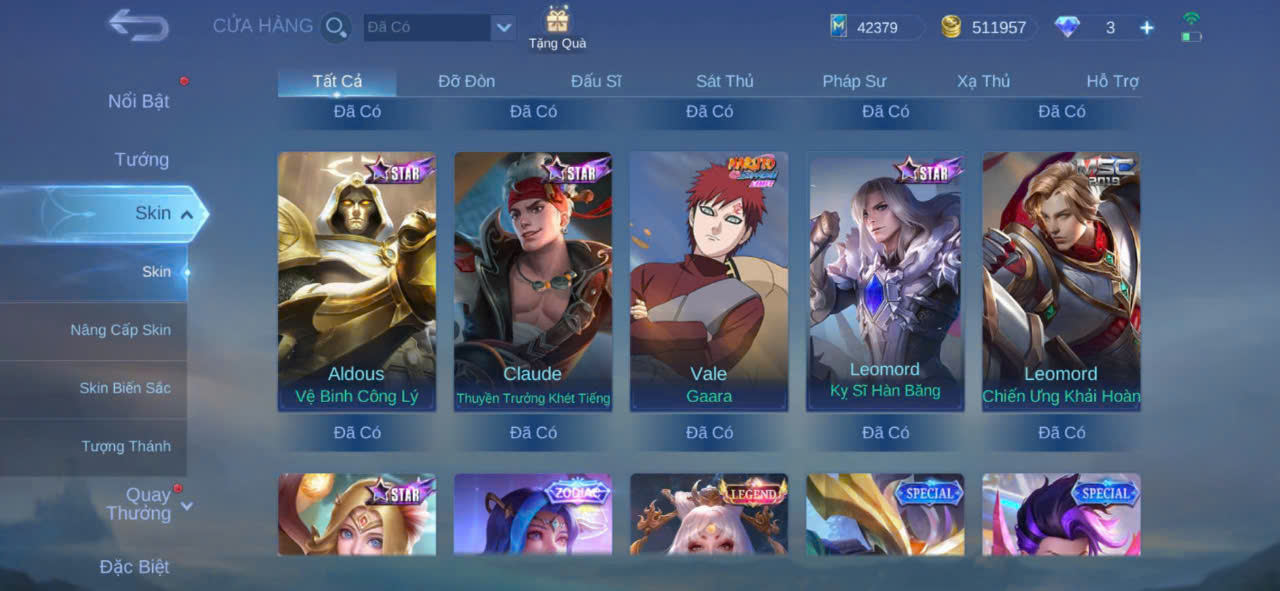Screen dimensions: 1280x591
Task: Go back using the arrow button
Action: pyautogui.click(x=138, y=25)
